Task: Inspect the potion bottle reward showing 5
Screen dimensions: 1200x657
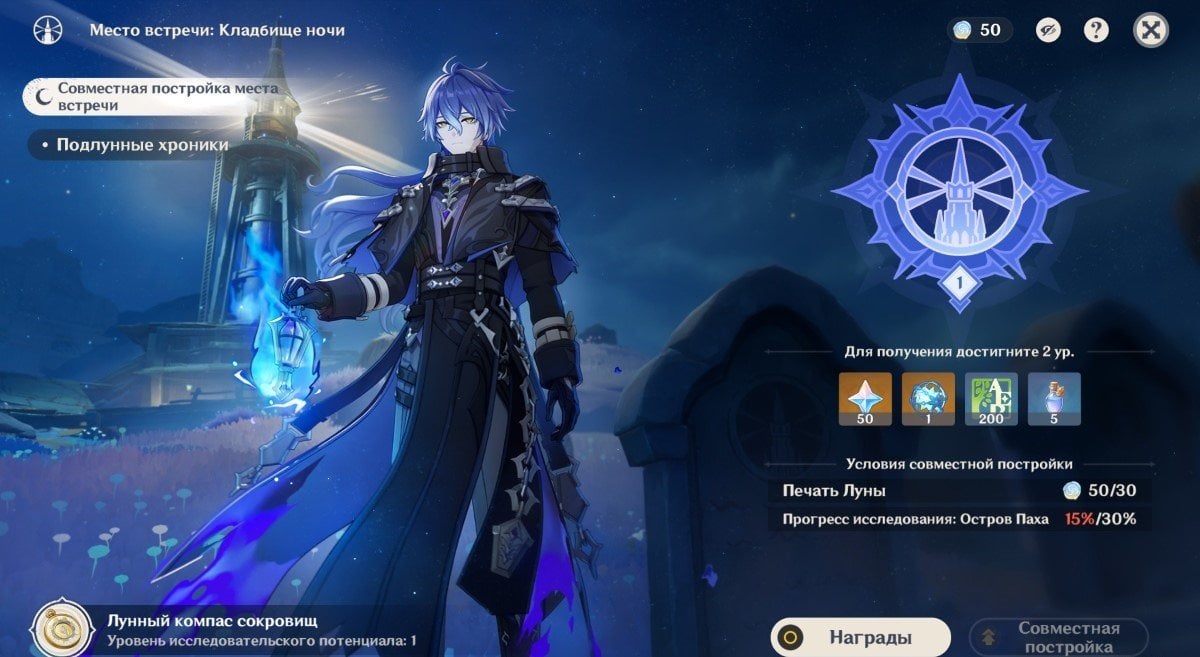Action: (x=1054, y=399)
